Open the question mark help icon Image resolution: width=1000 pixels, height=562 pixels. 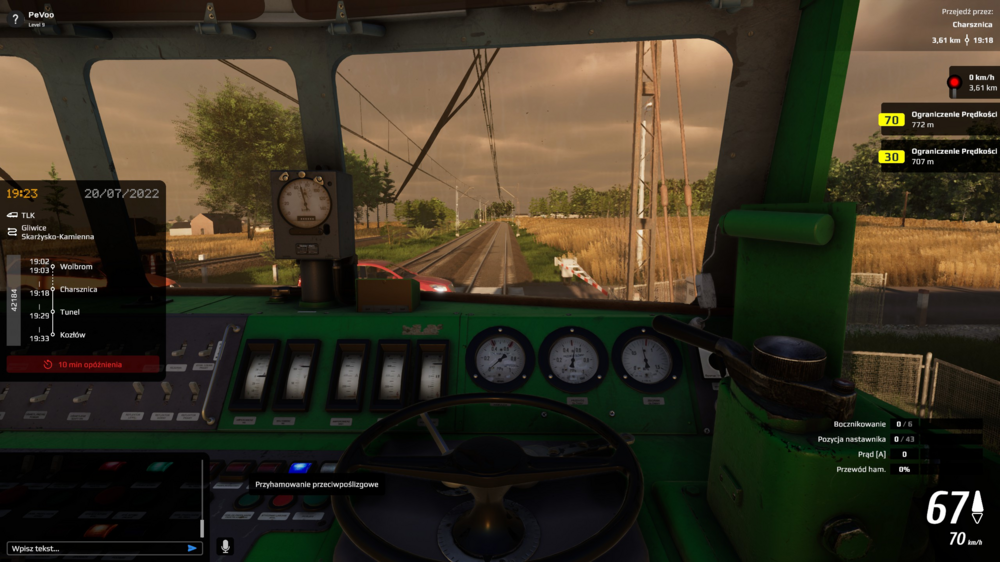(x=15, y=18)
